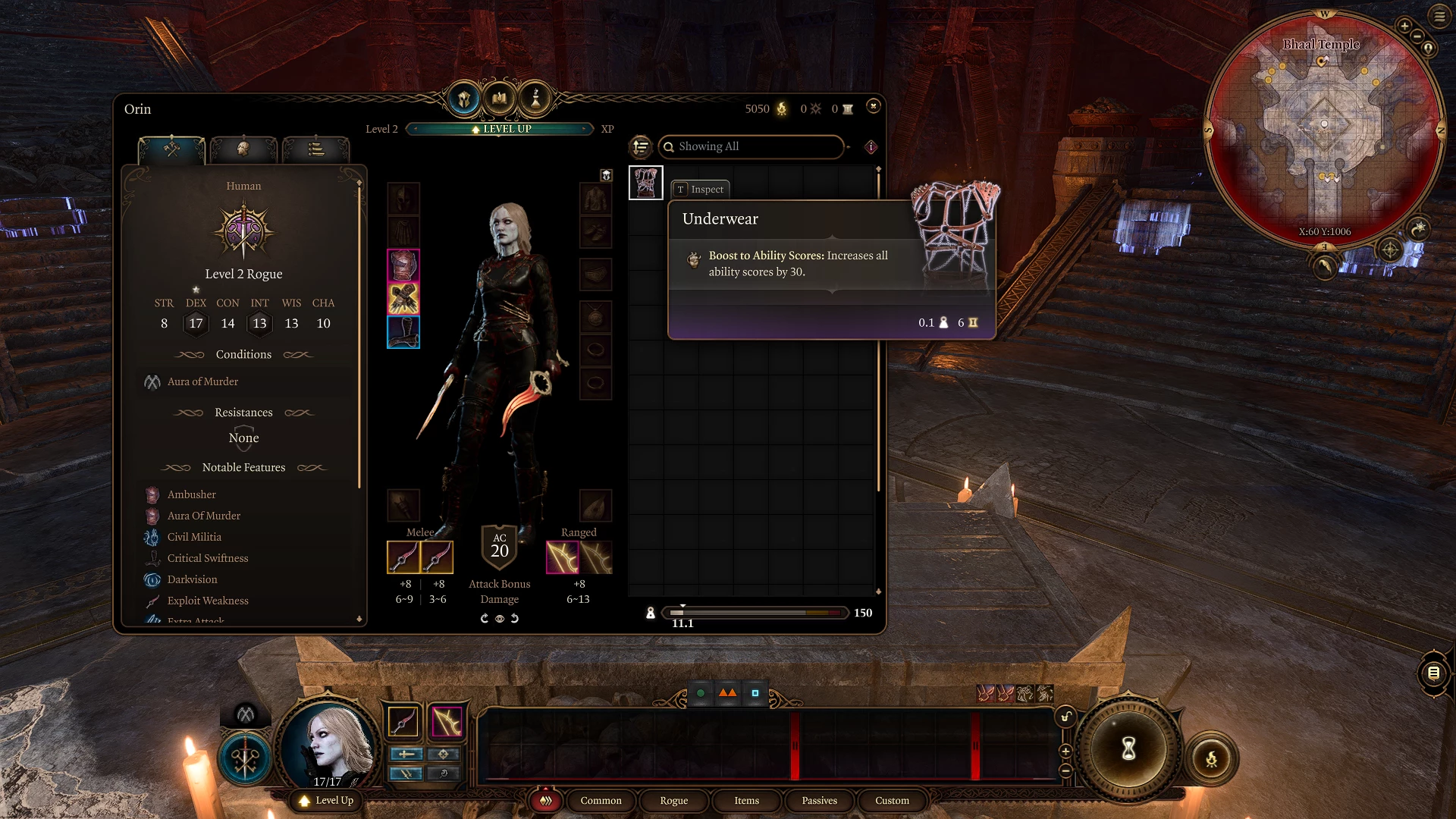Select the Underwear item in inventory
1456x819 pixels.
[646, 183]
